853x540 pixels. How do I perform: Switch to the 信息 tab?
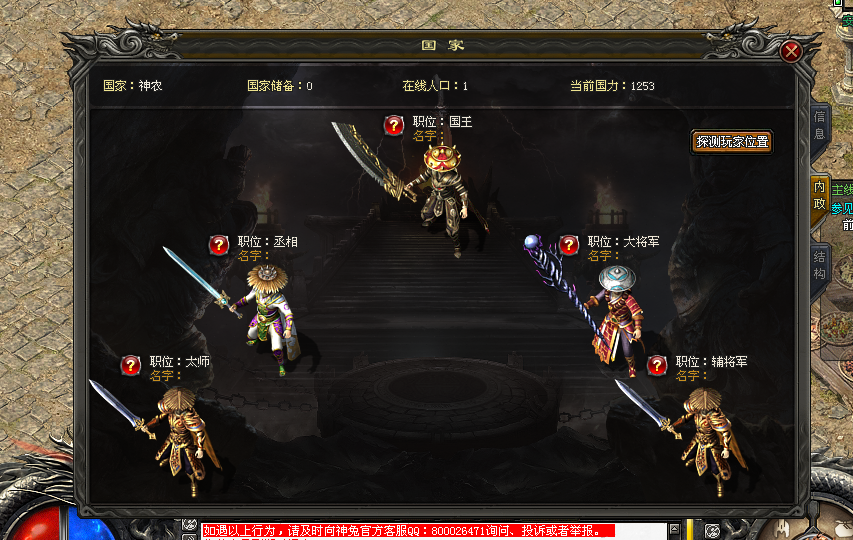point(819,125)
